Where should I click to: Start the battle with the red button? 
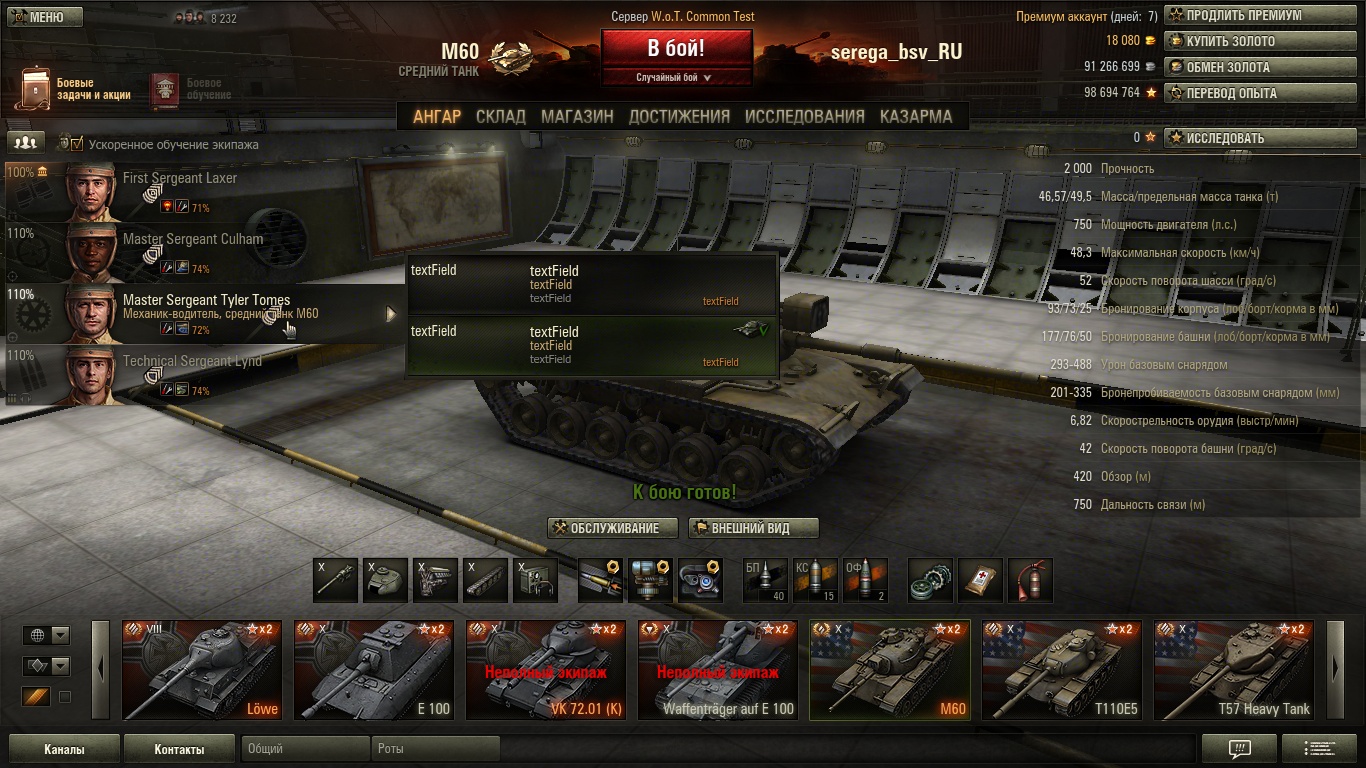(676, 48)
